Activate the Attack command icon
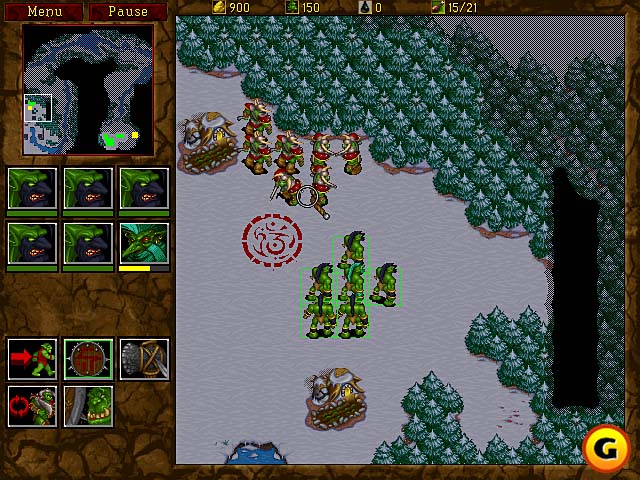Image resolution: width=640 pixels, height=480 pixels. click(144, 358)
